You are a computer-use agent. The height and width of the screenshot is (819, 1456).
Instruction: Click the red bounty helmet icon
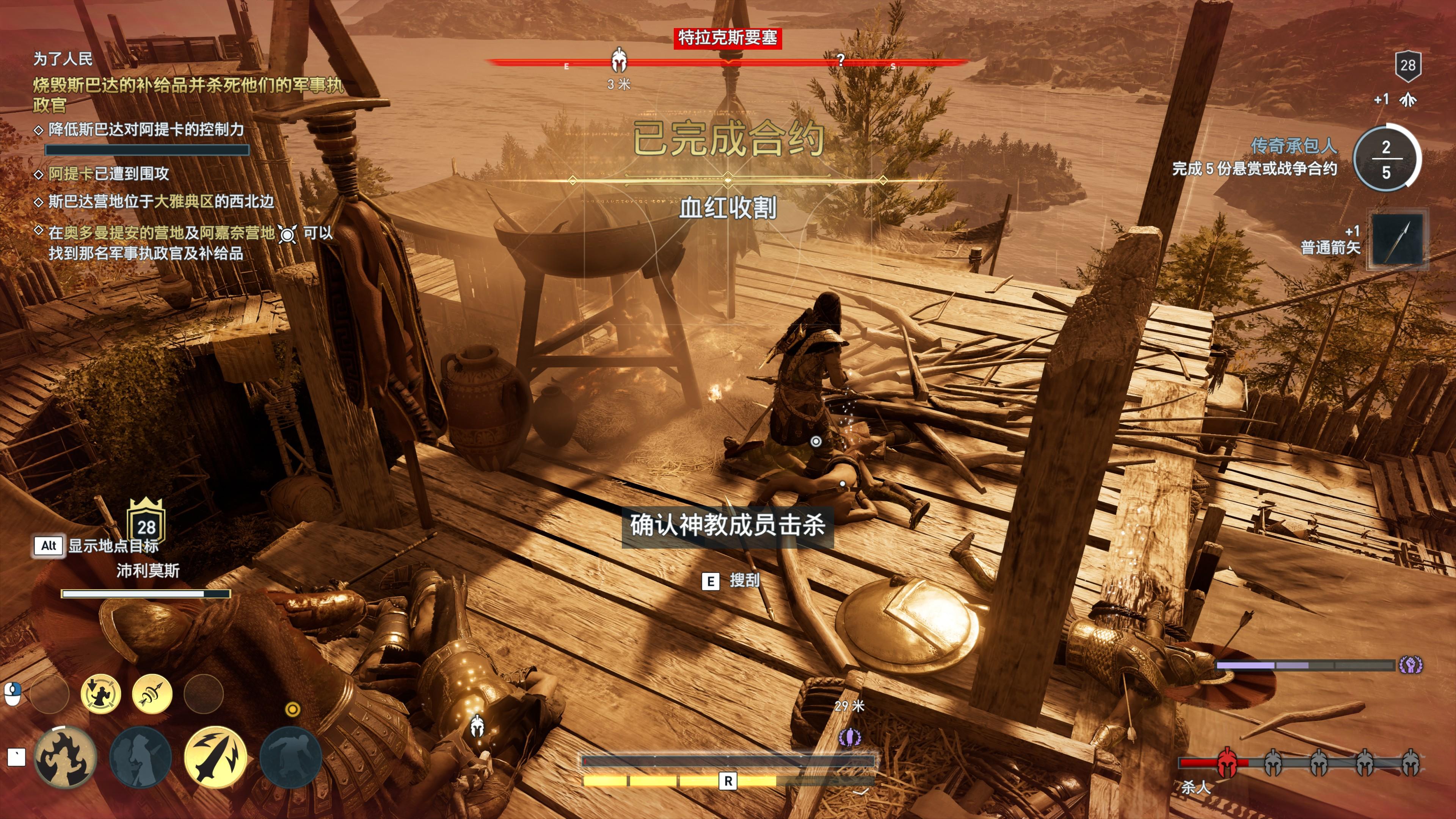pos(1226,762)
